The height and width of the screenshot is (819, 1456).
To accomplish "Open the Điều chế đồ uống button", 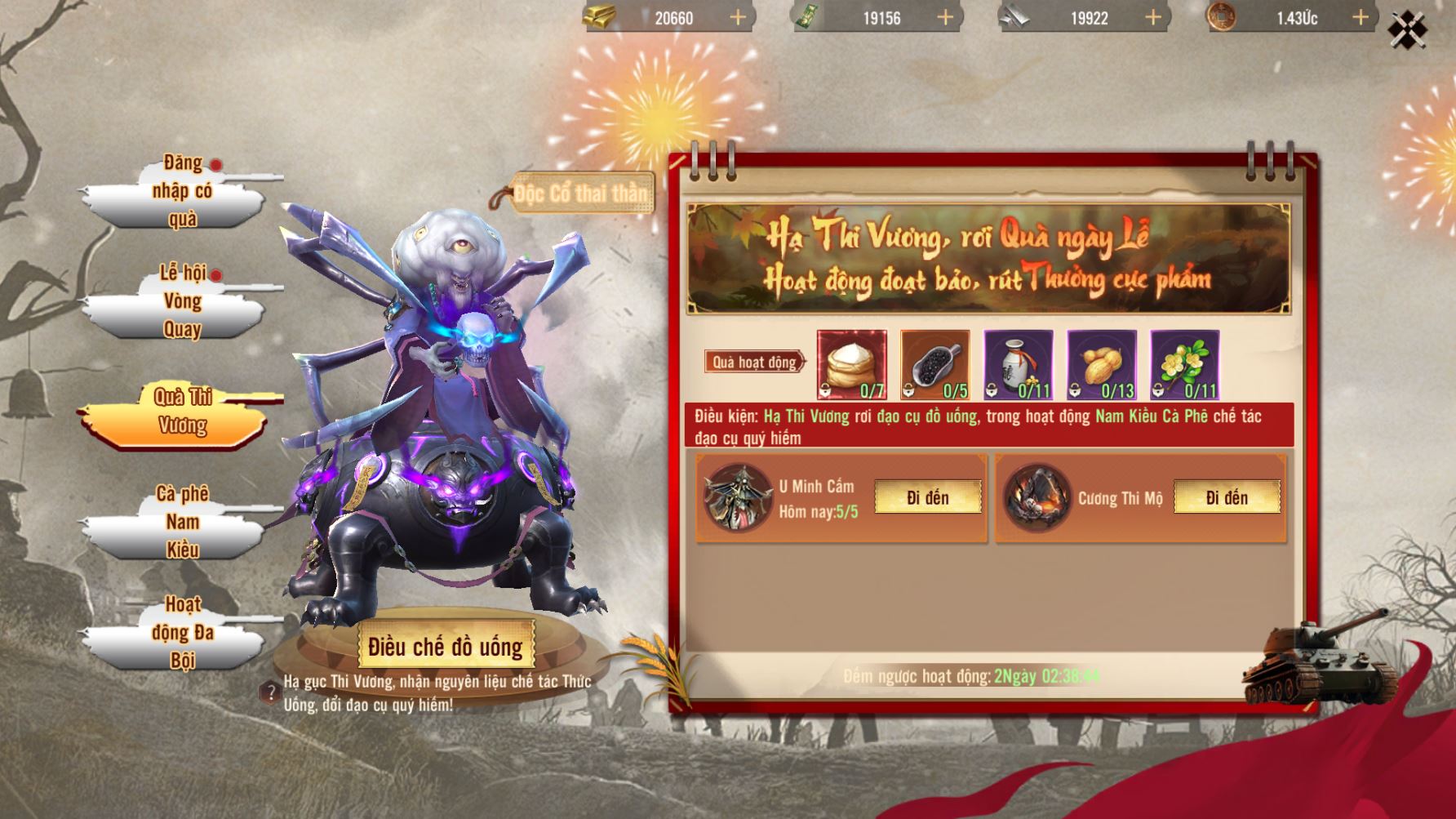I will point(445,648).
